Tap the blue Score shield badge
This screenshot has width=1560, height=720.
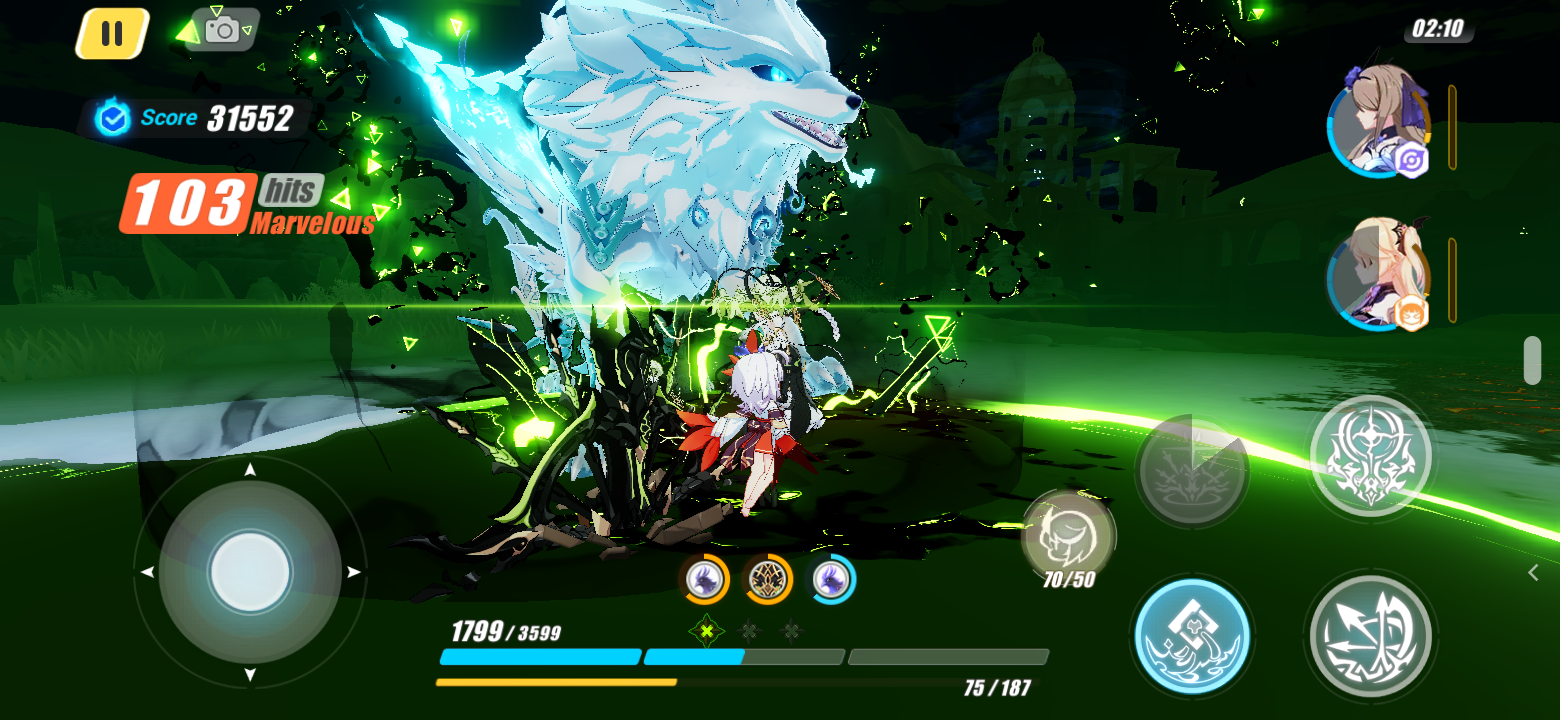[x=113, y=118]
